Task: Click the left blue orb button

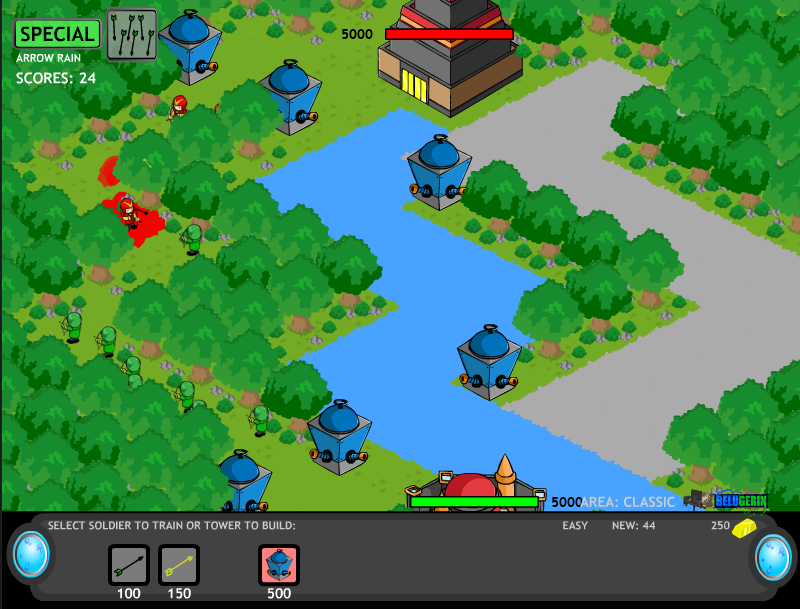Action: coord(31,555)
